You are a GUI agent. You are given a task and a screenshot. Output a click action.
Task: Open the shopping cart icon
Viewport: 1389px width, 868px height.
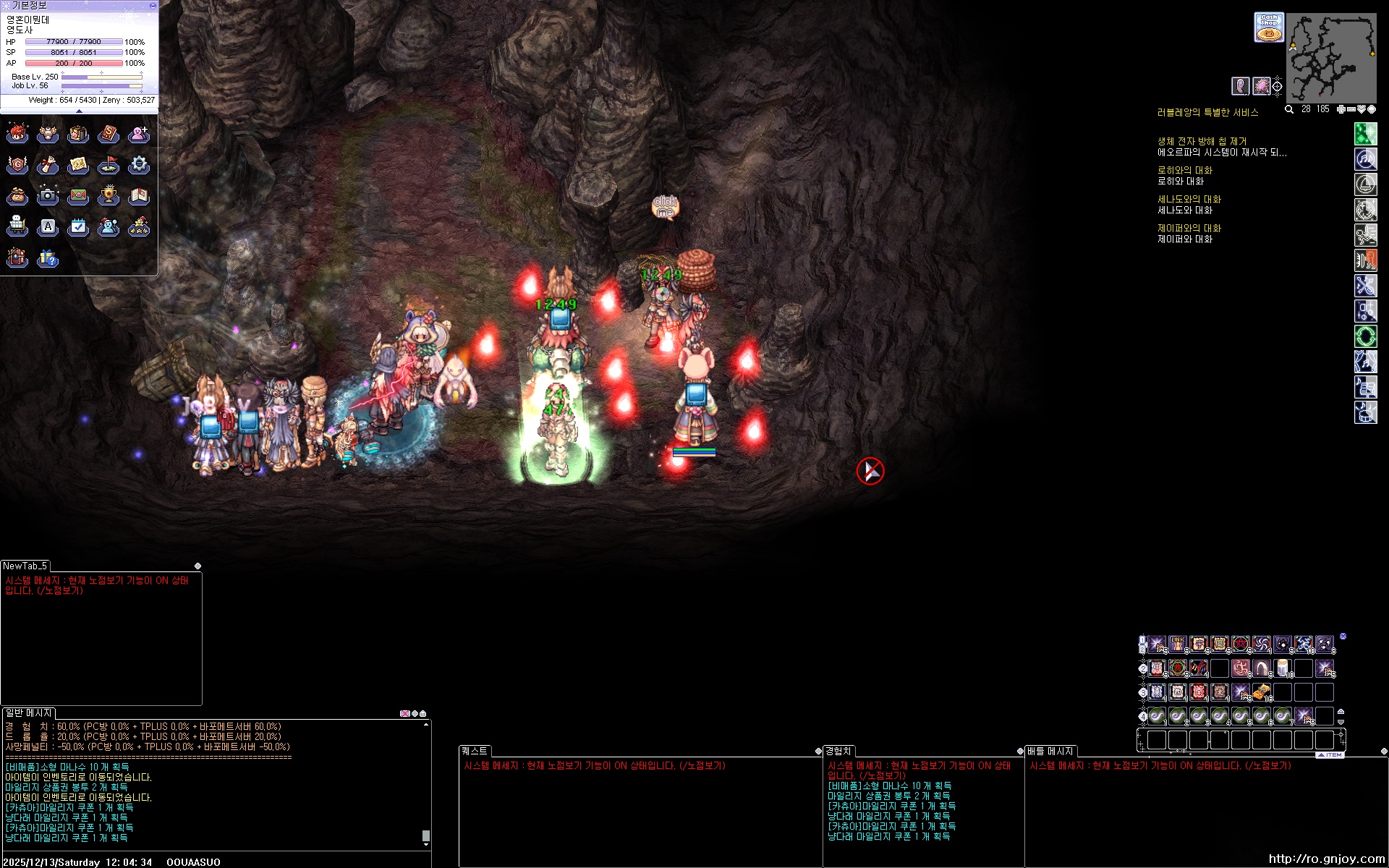(17, 227)
